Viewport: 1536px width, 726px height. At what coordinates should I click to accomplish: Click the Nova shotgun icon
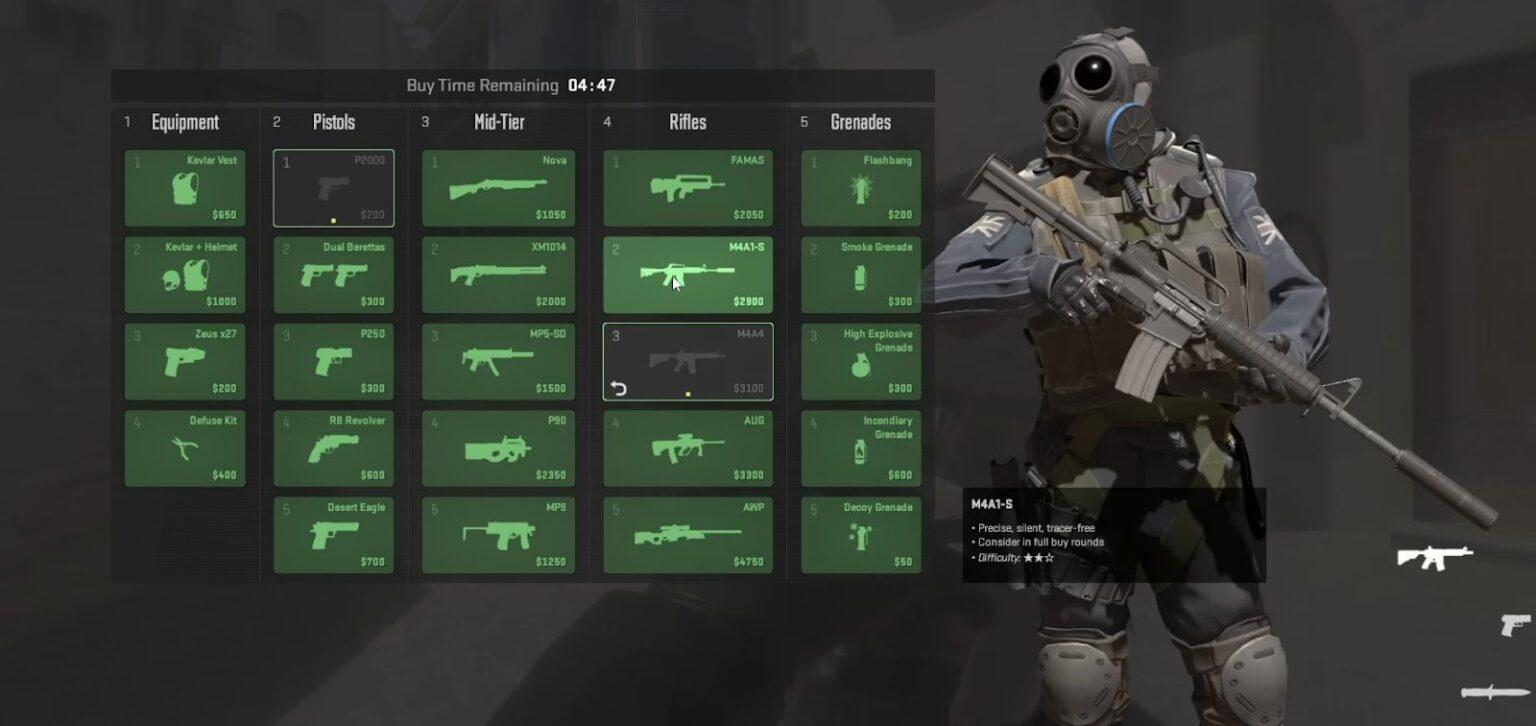(498, 187)
